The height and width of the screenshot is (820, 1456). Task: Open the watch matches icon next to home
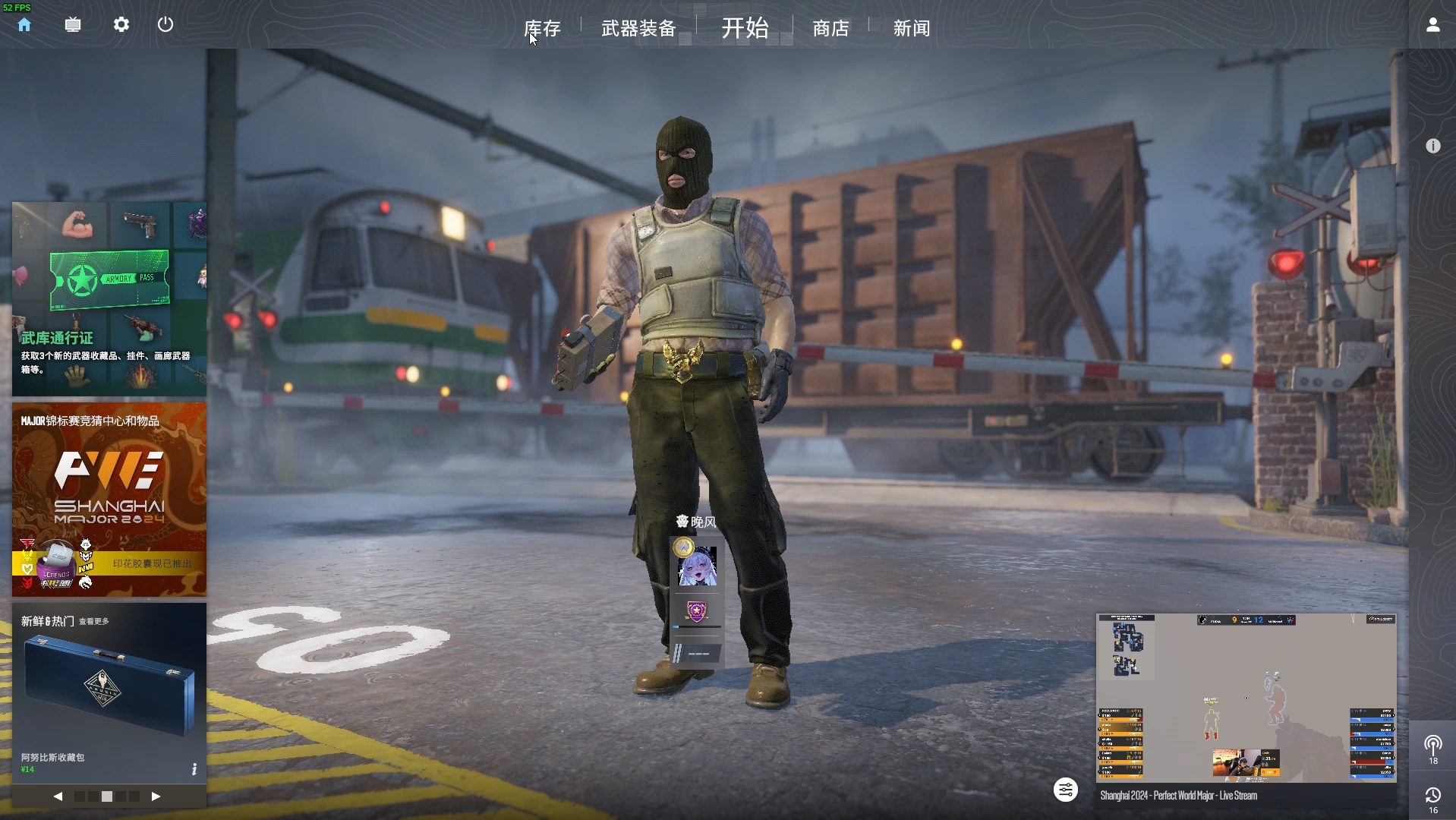(73, 25)
